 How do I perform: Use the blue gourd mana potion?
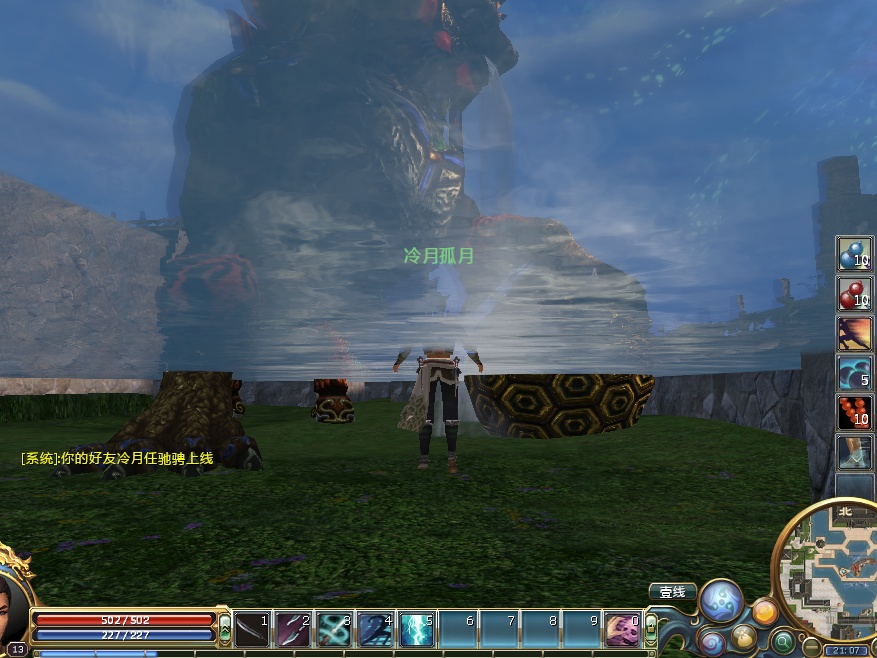click(x=854, y=254)
